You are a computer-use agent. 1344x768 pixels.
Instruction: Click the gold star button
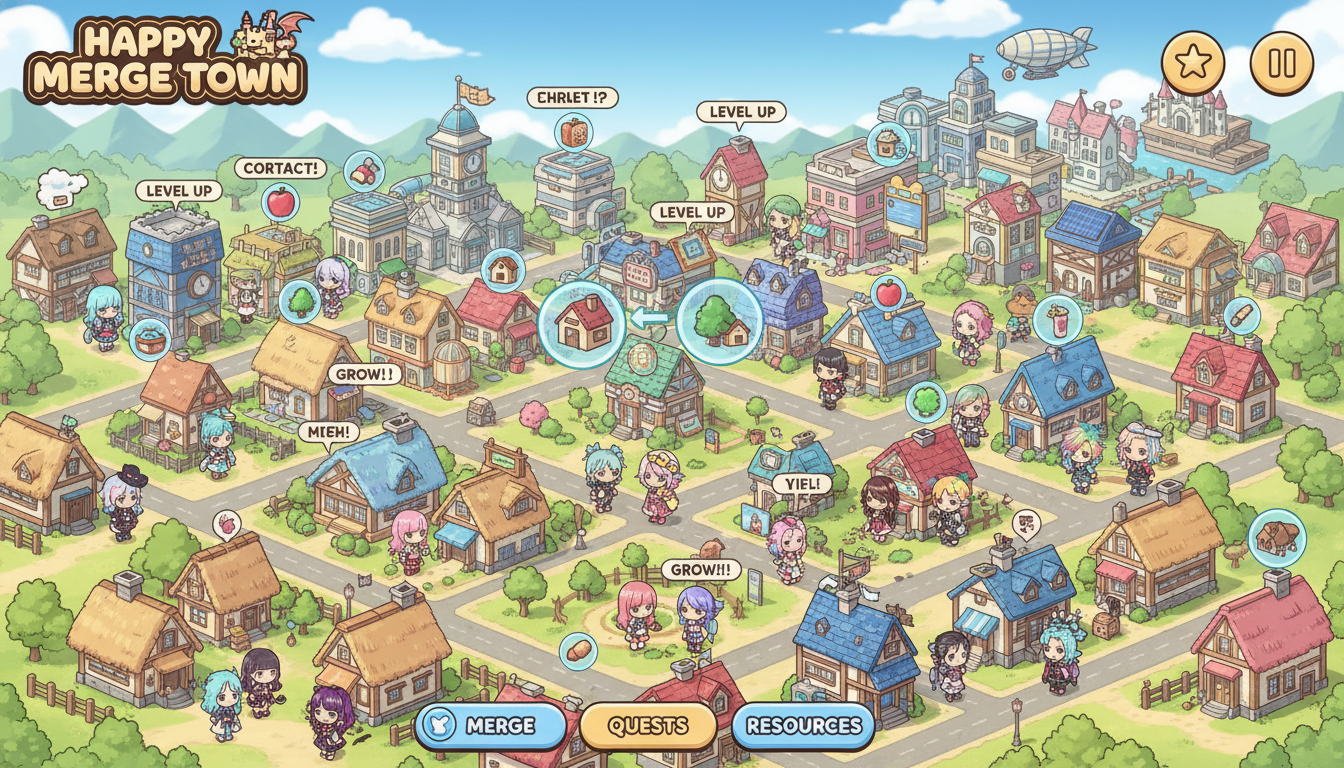pyautogui.click(x=1192, y=64)
